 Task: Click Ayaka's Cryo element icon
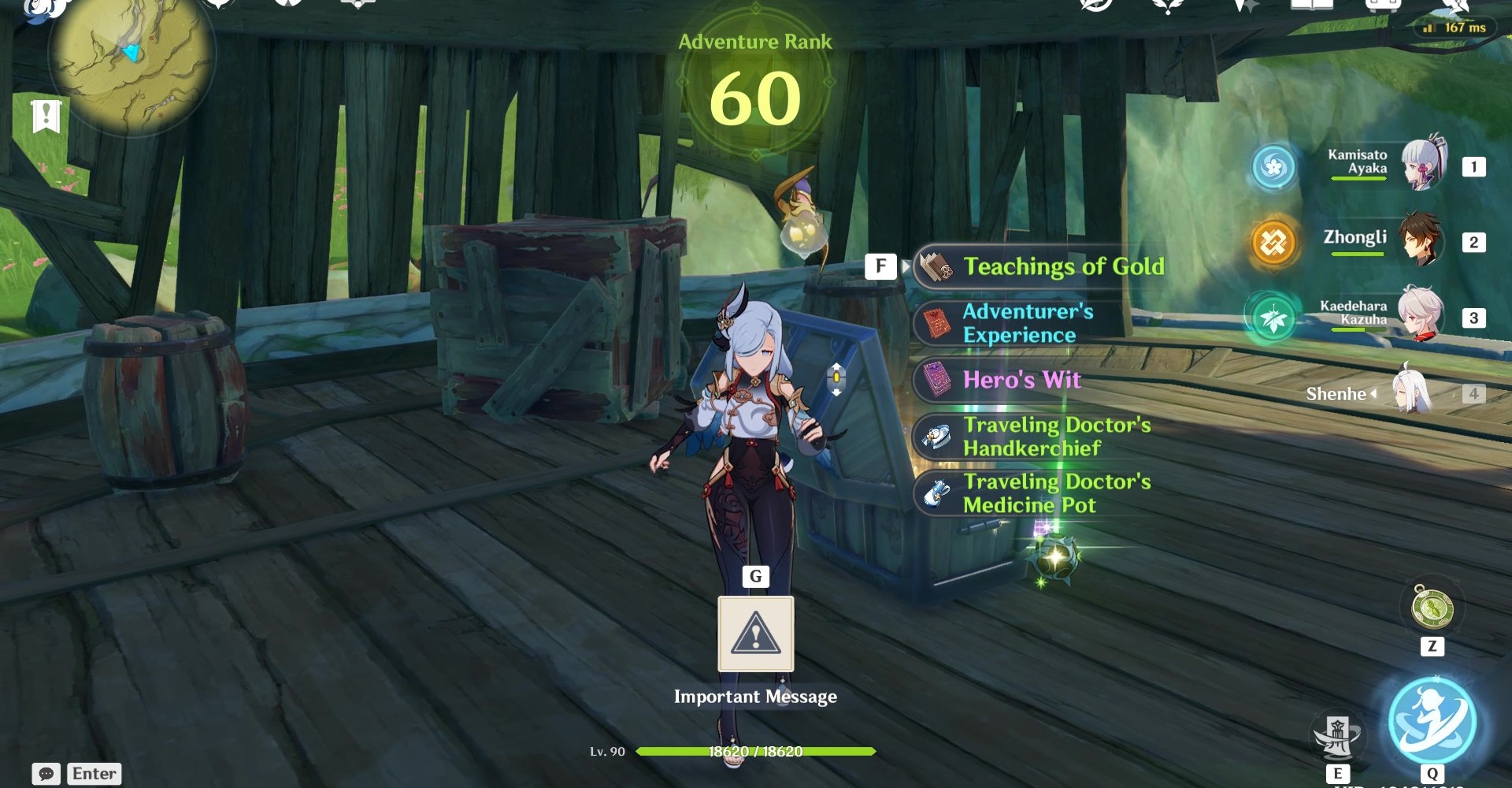coord(1276,166)
